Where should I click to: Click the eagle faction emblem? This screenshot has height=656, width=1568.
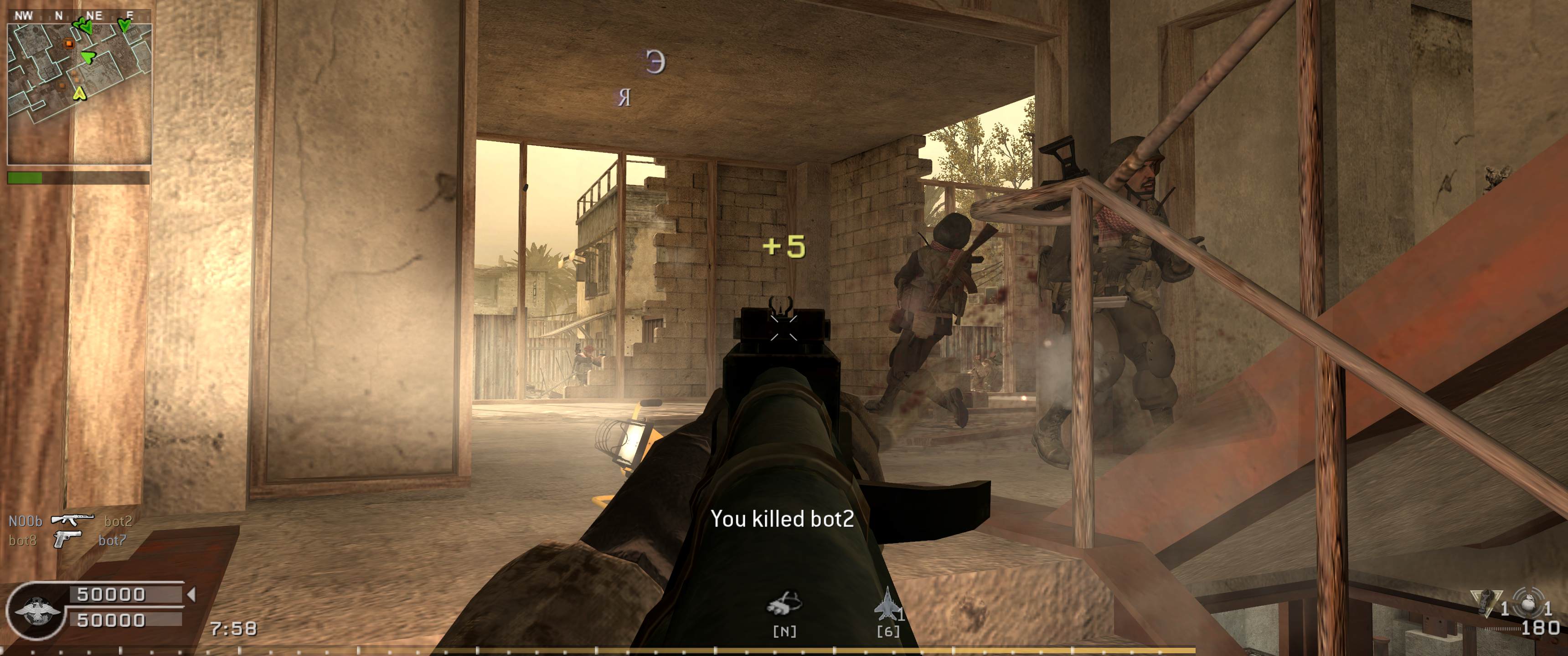[x=36, y=610]
